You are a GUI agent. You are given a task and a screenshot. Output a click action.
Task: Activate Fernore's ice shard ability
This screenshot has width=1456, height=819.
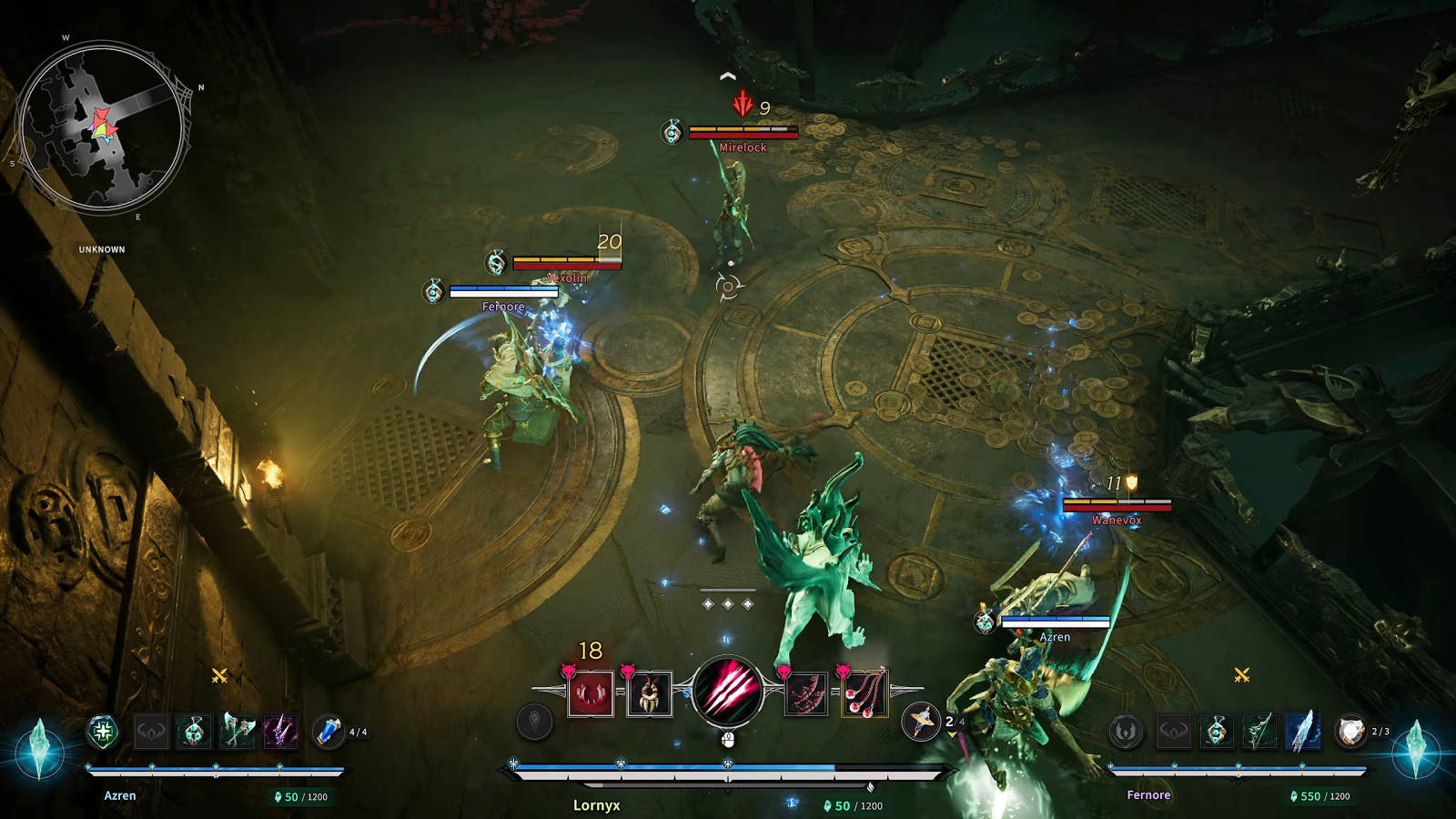(1303, 731)
